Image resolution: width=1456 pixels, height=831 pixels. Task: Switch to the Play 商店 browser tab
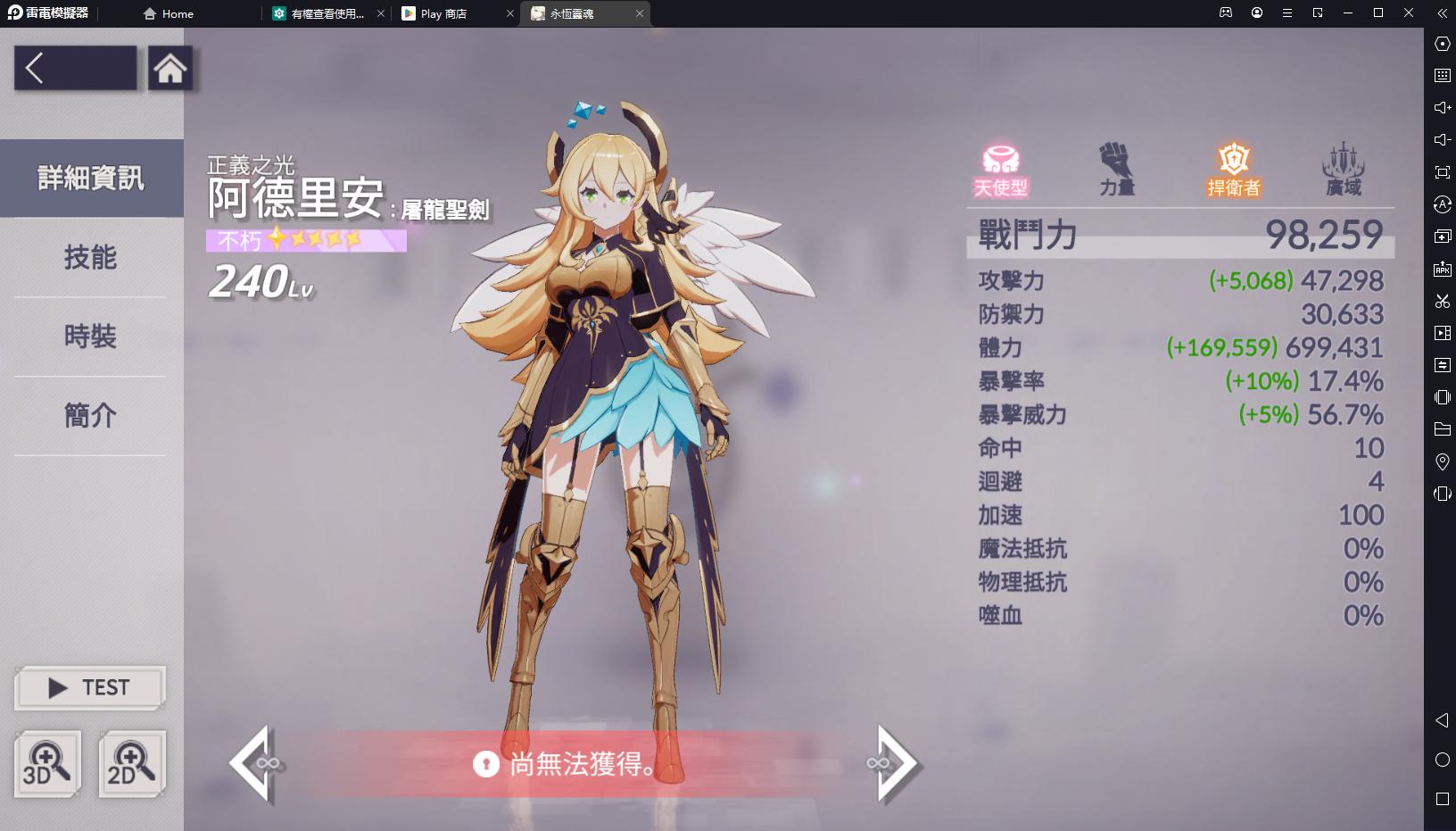click(x=443, y=13)
